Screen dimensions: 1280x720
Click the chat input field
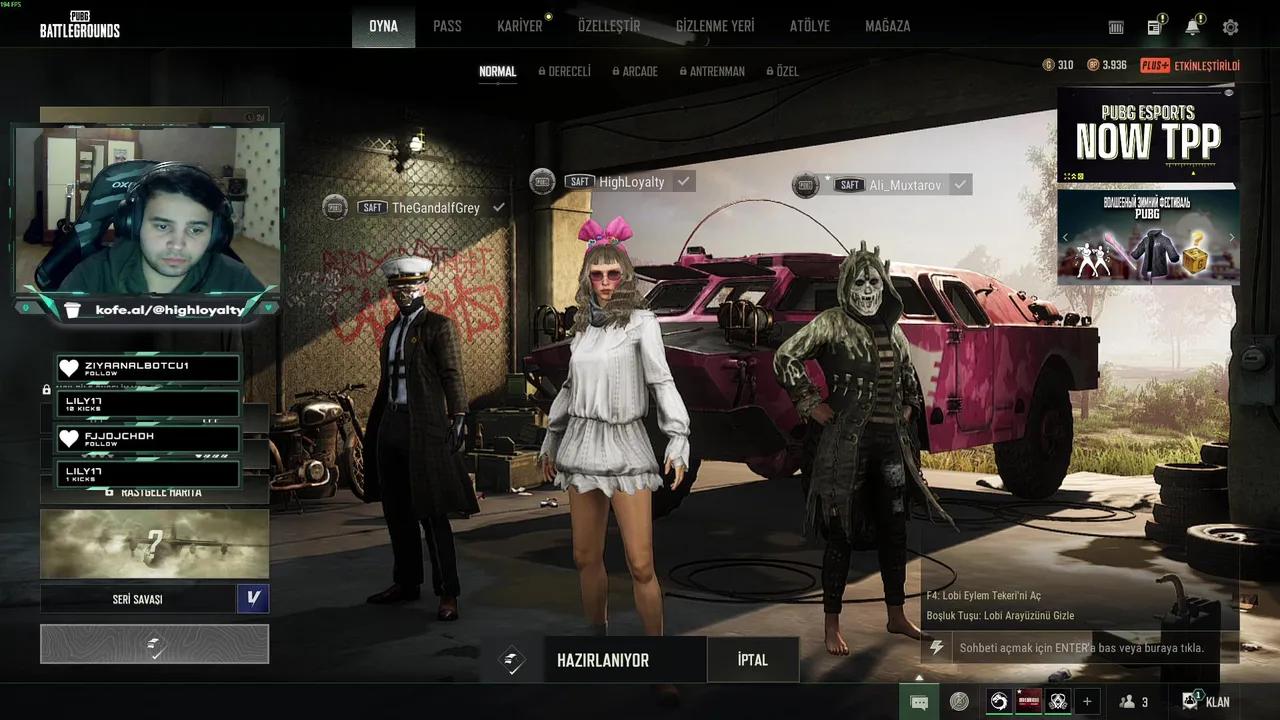click(1080, 648)
